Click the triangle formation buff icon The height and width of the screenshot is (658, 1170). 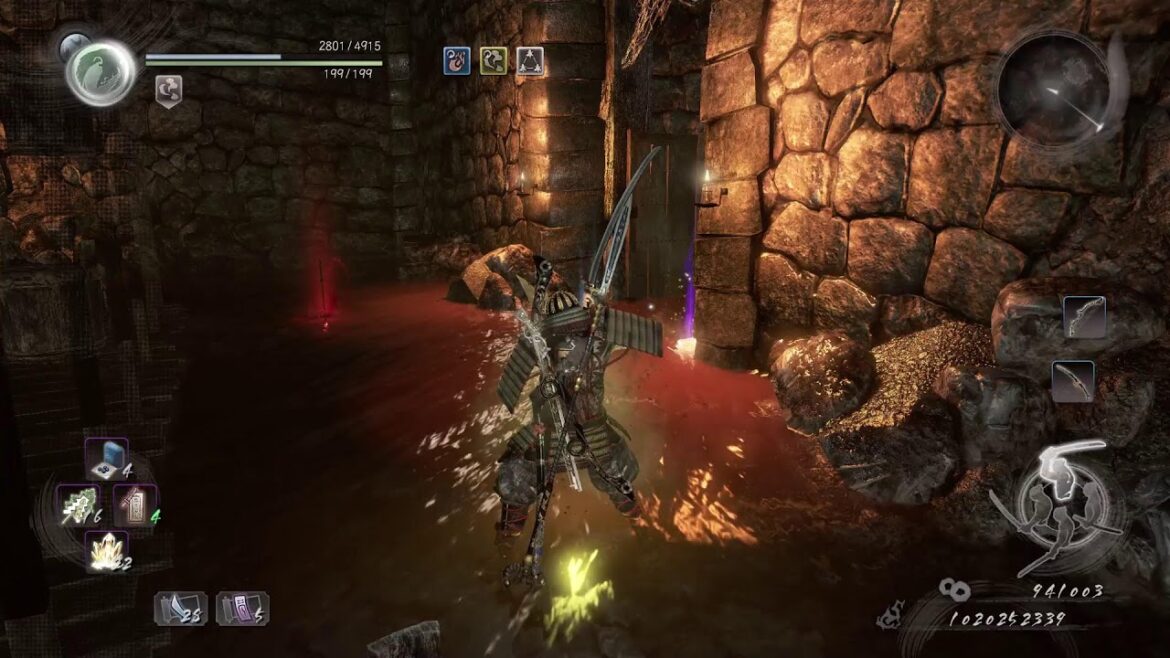click(530, 62)
